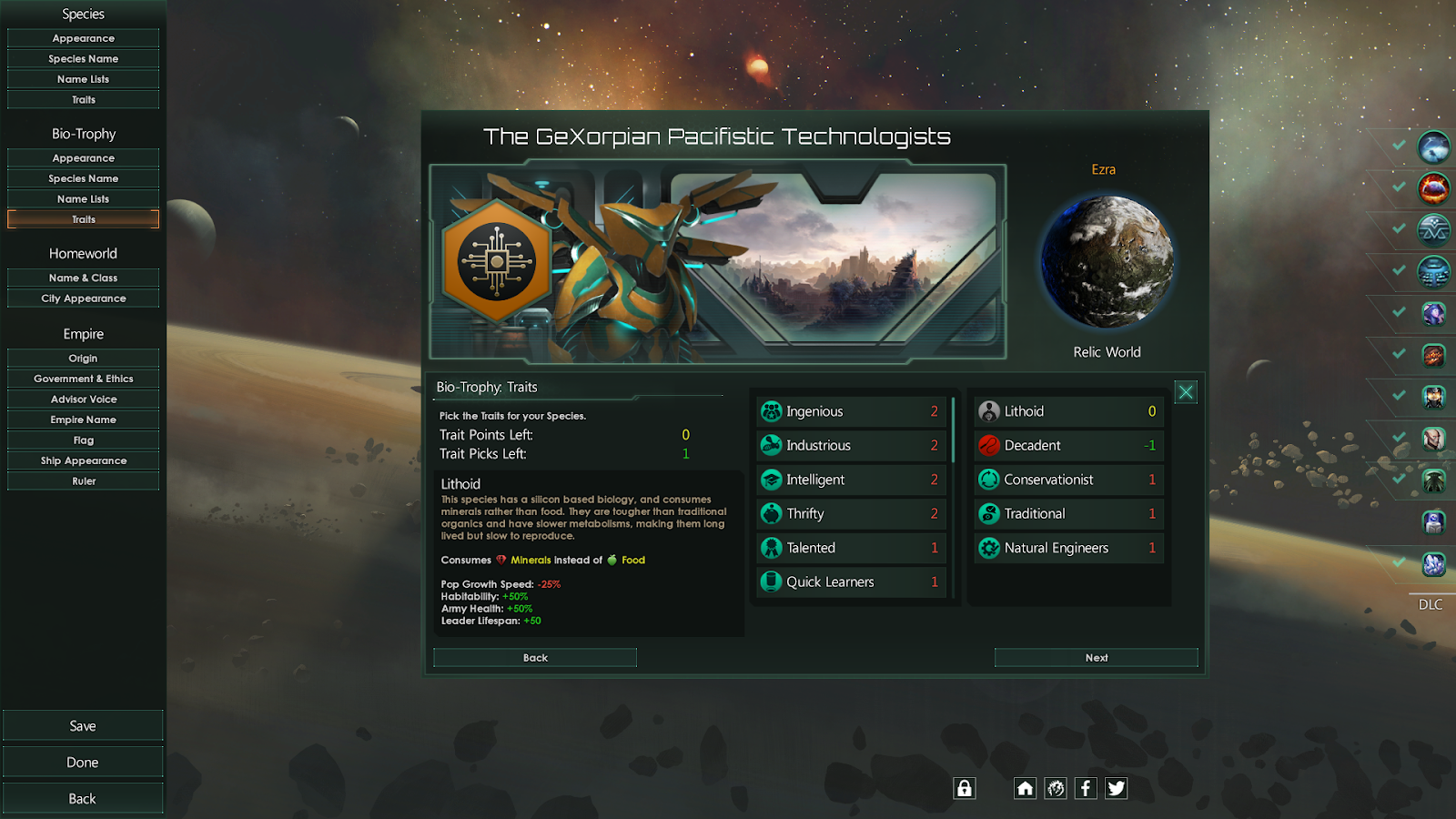Deselect the Natural Engineers trait

pyautogui.click(x=1068, y=548)
